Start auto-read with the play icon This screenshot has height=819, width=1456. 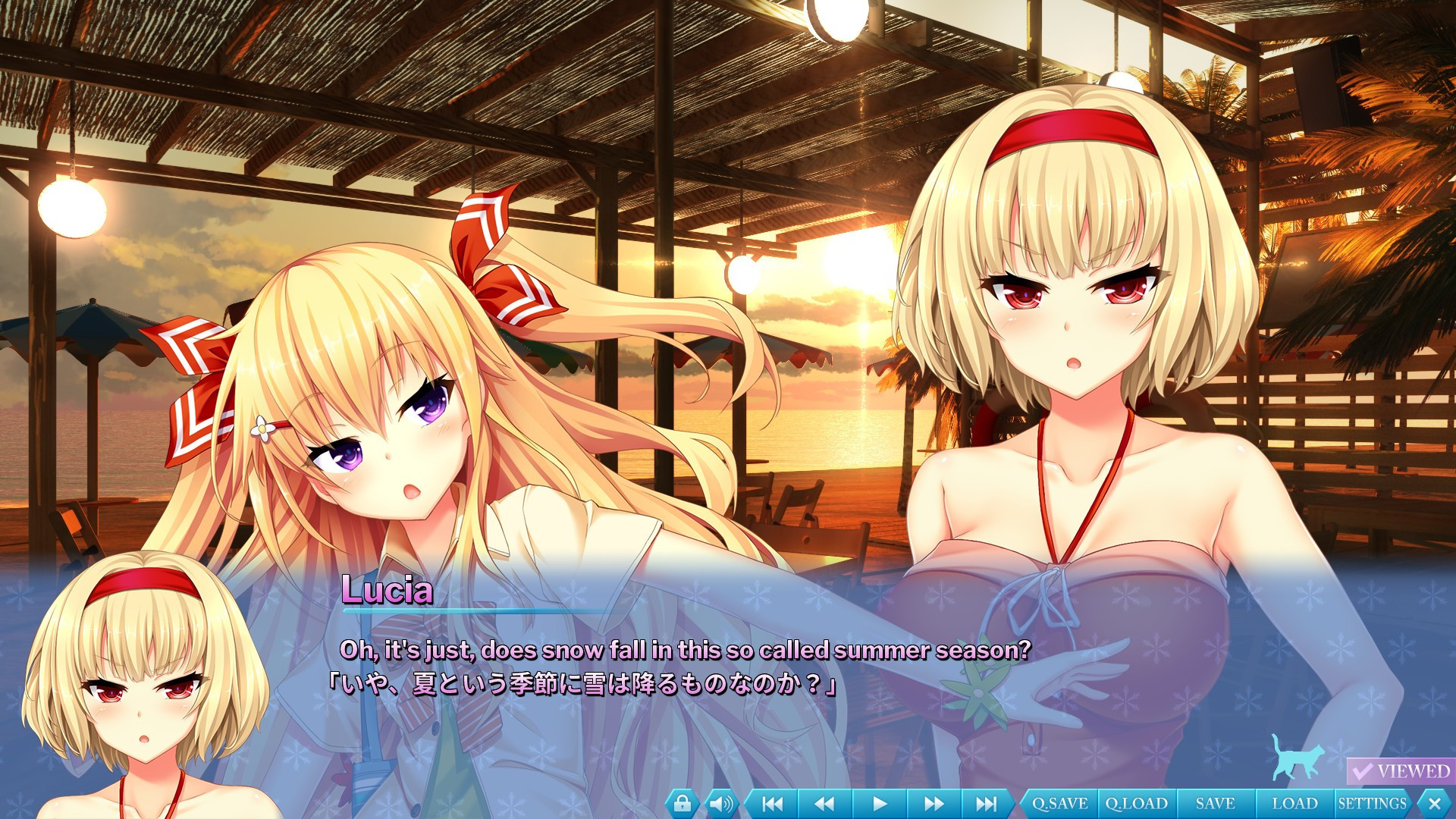tap(880, 802)
